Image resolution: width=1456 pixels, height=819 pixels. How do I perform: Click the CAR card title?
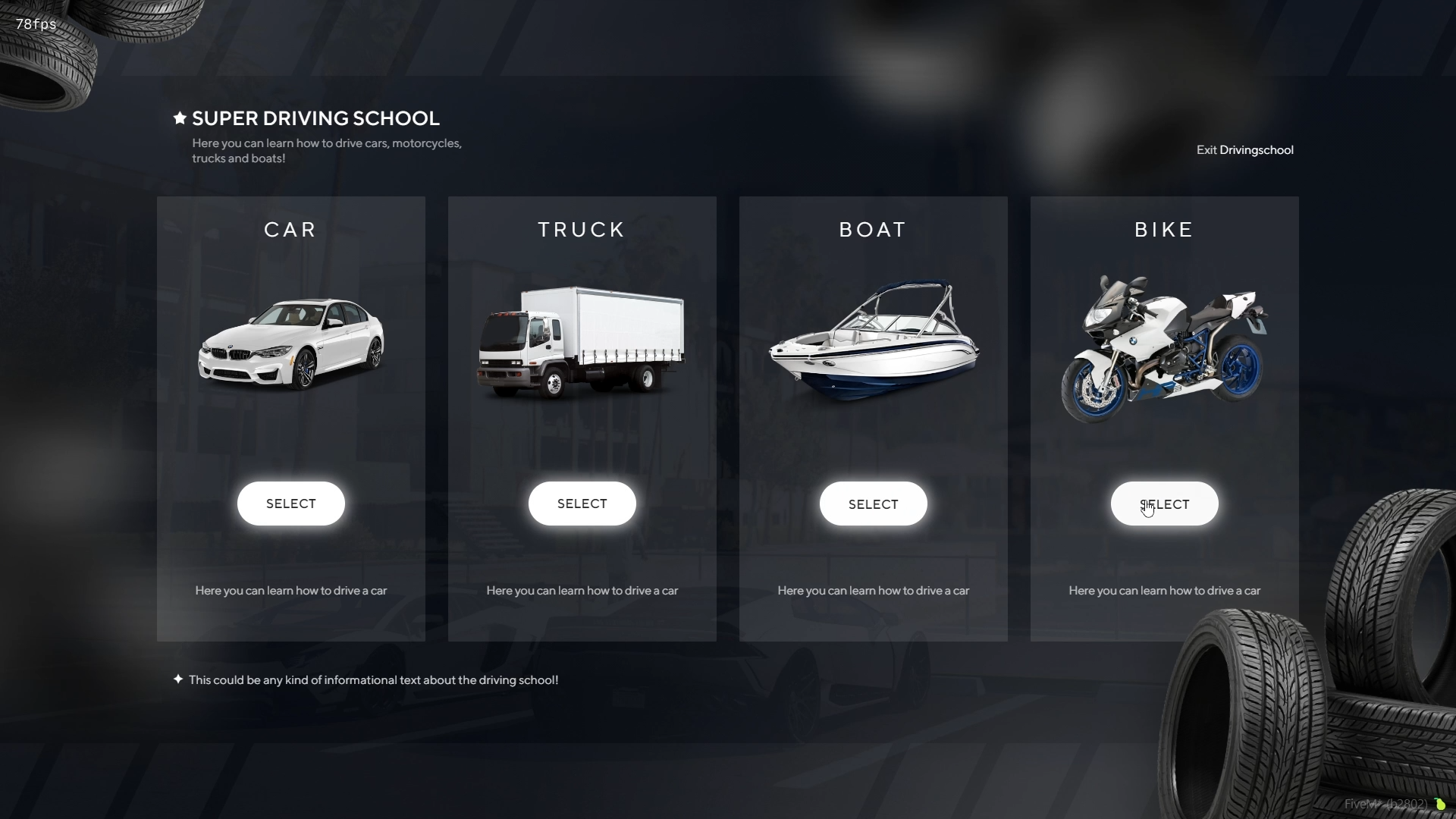pos(290,230)
